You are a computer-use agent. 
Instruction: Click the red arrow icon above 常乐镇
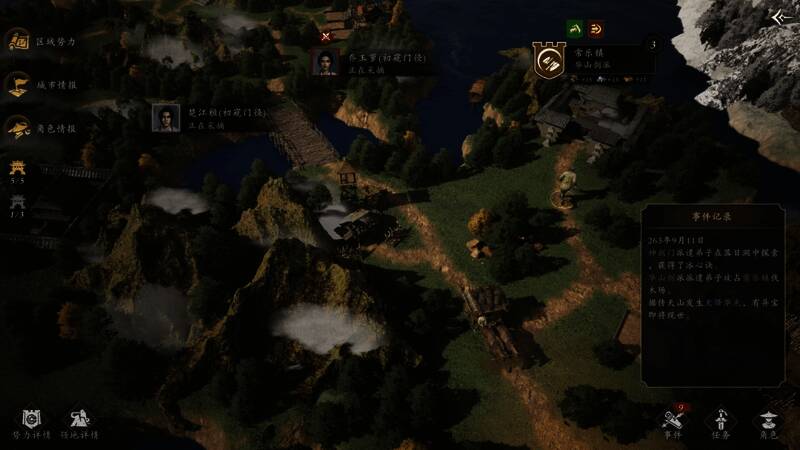click(x=596, y=28)
